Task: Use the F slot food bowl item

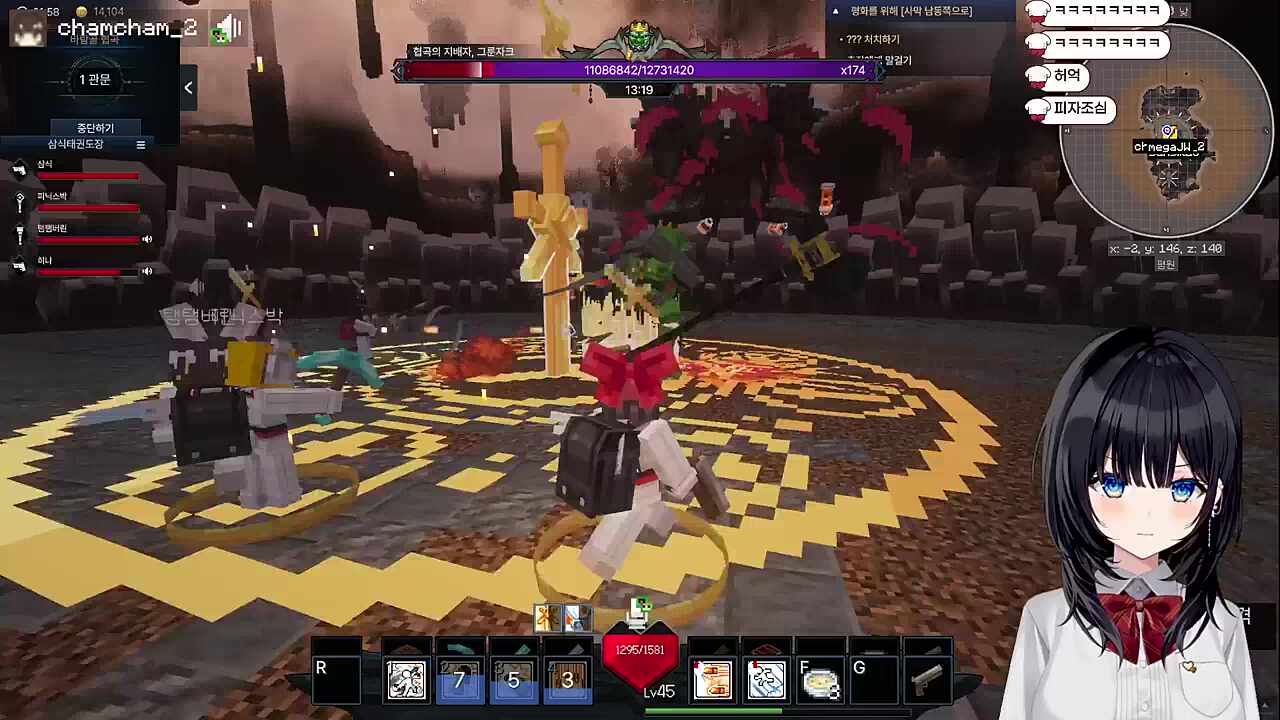Action: pyautogui.click(x=820, y=681)
